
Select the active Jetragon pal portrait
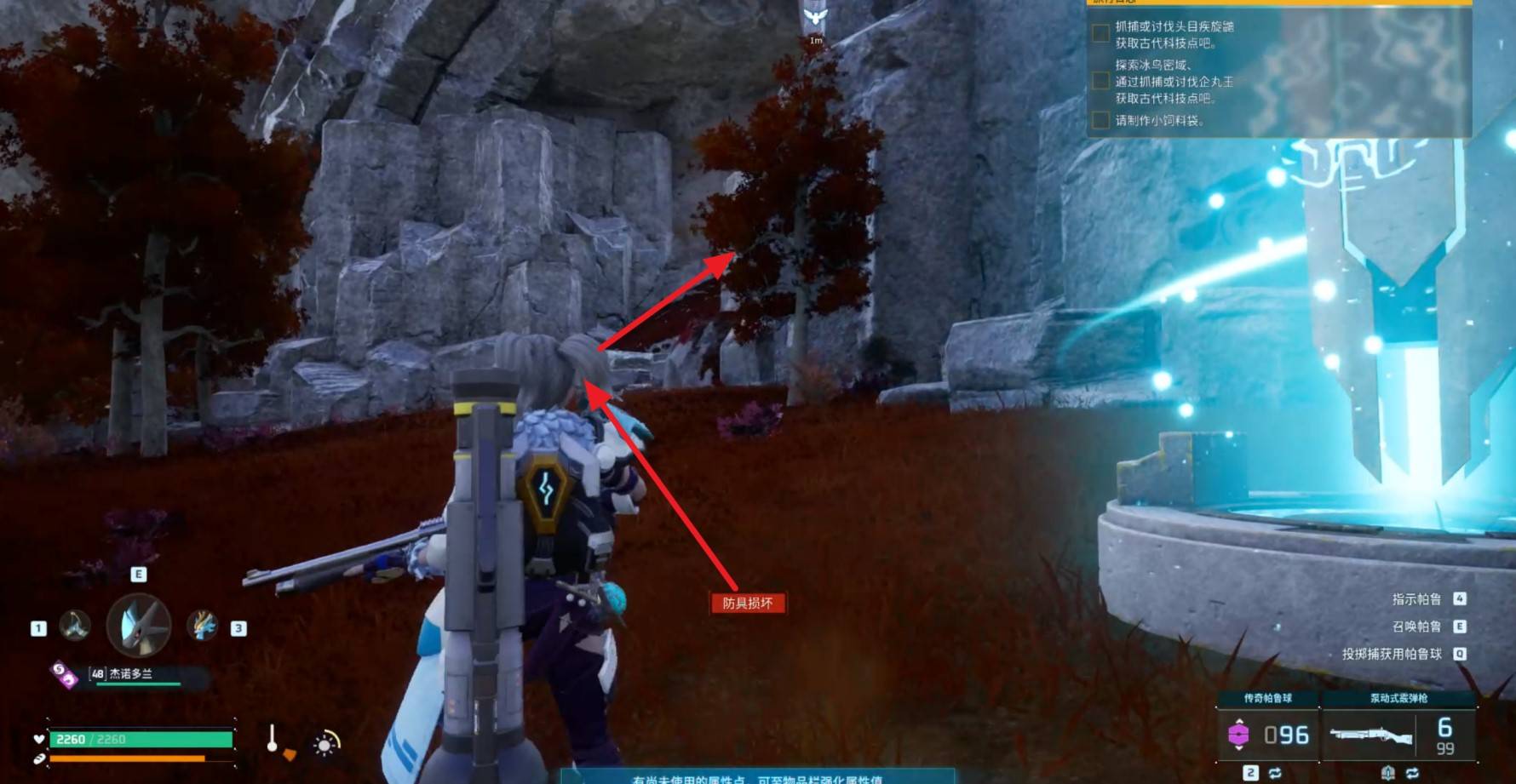(139, 626)
